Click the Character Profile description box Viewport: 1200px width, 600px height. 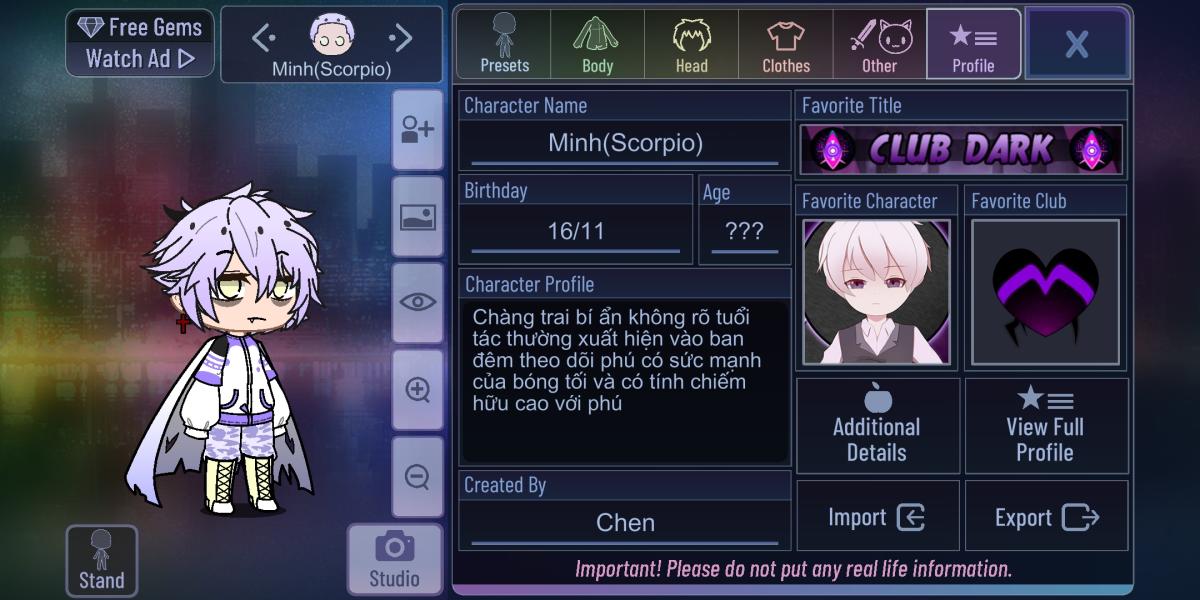click(625, 380)
